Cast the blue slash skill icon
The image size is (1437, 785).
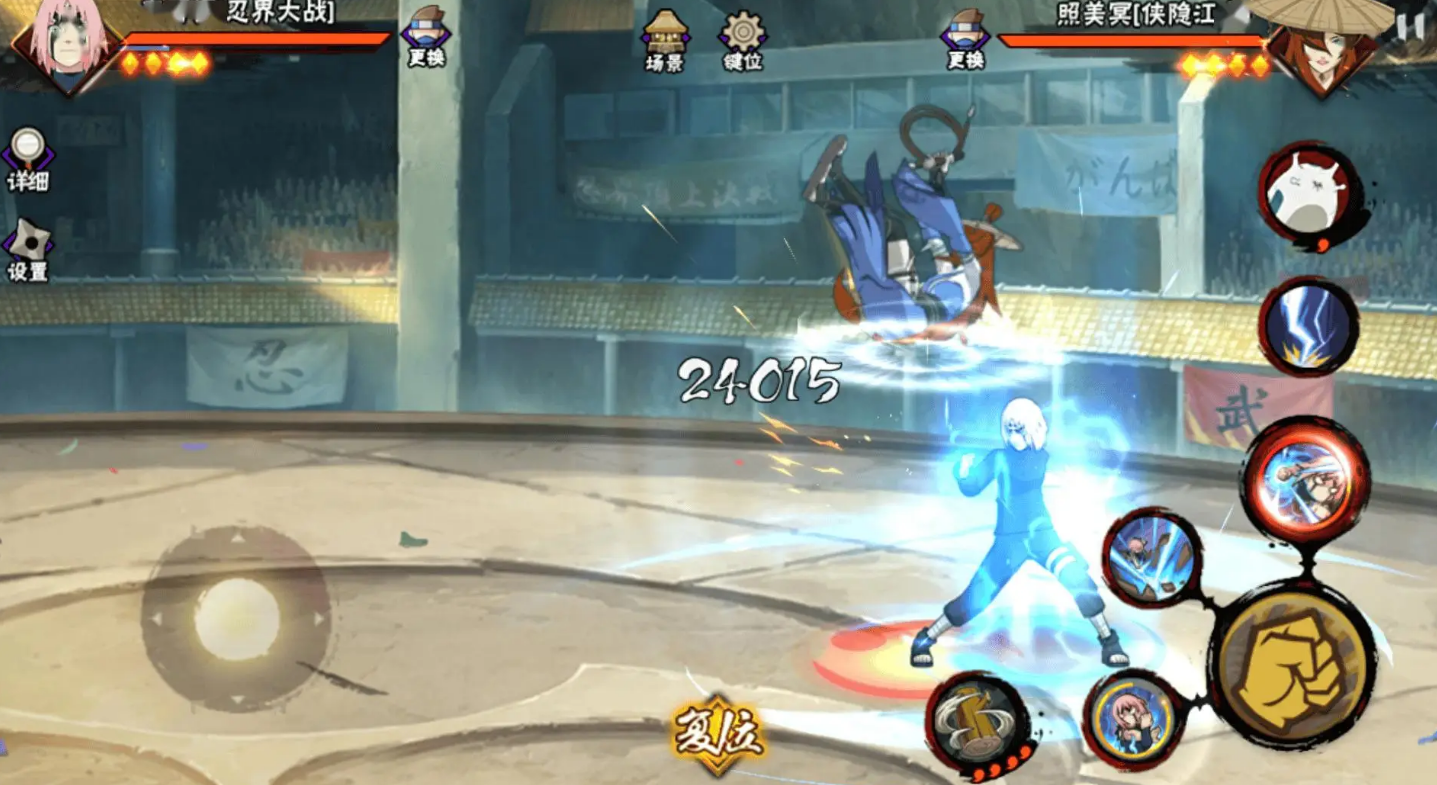click(1152, 557)
